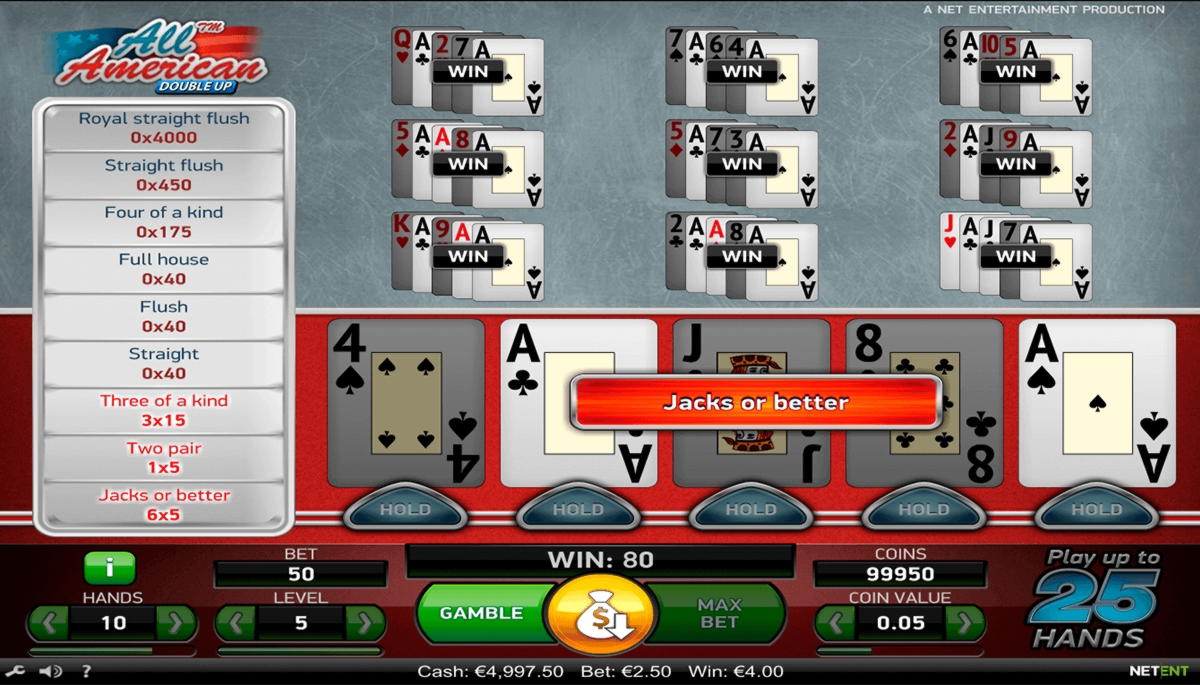Select Max Bet
The height and width of the screenshot is (685, 1200).
click(719, 613)
